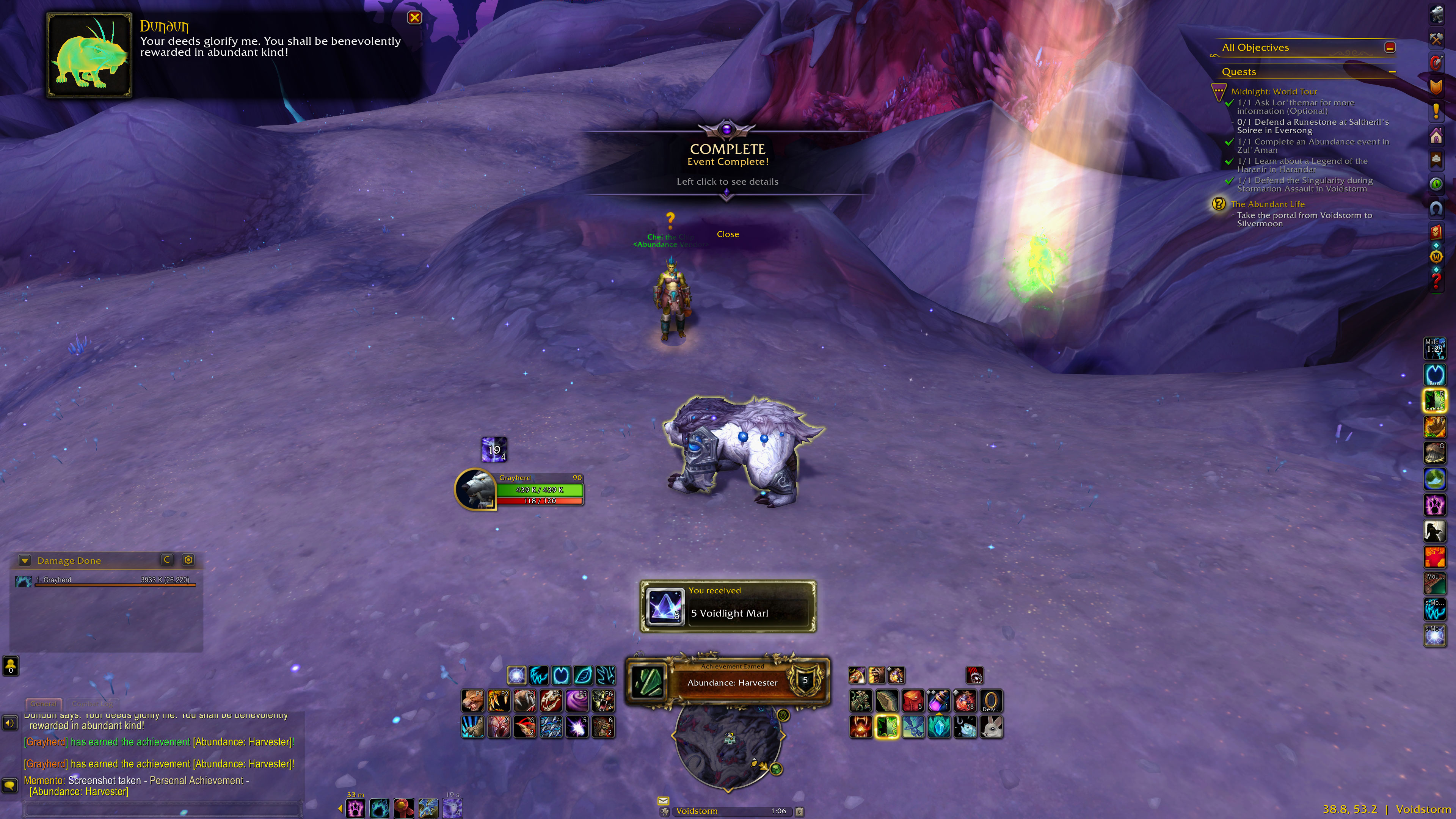Switch to the Combat Log chat tab
1456x819 pixels.
[92, 704]
